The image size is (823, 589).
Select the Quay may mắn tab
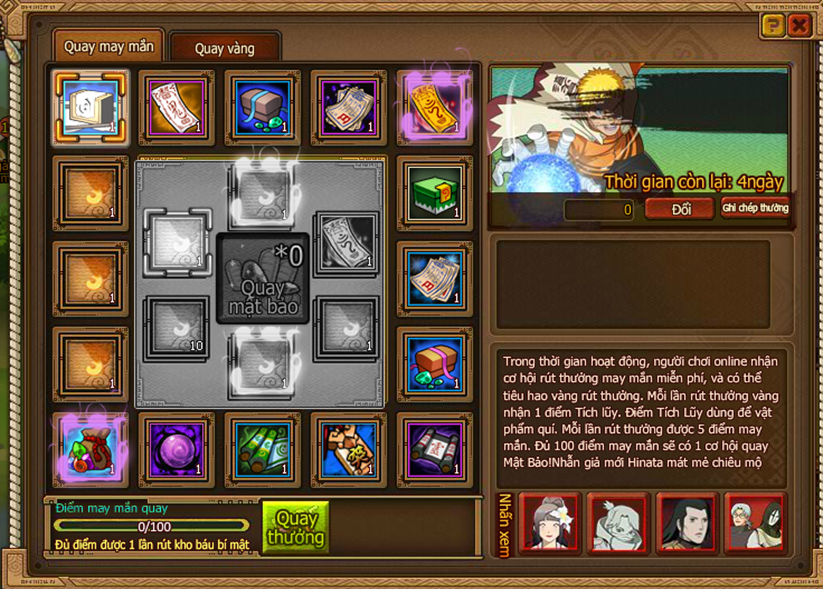(108, 47)
